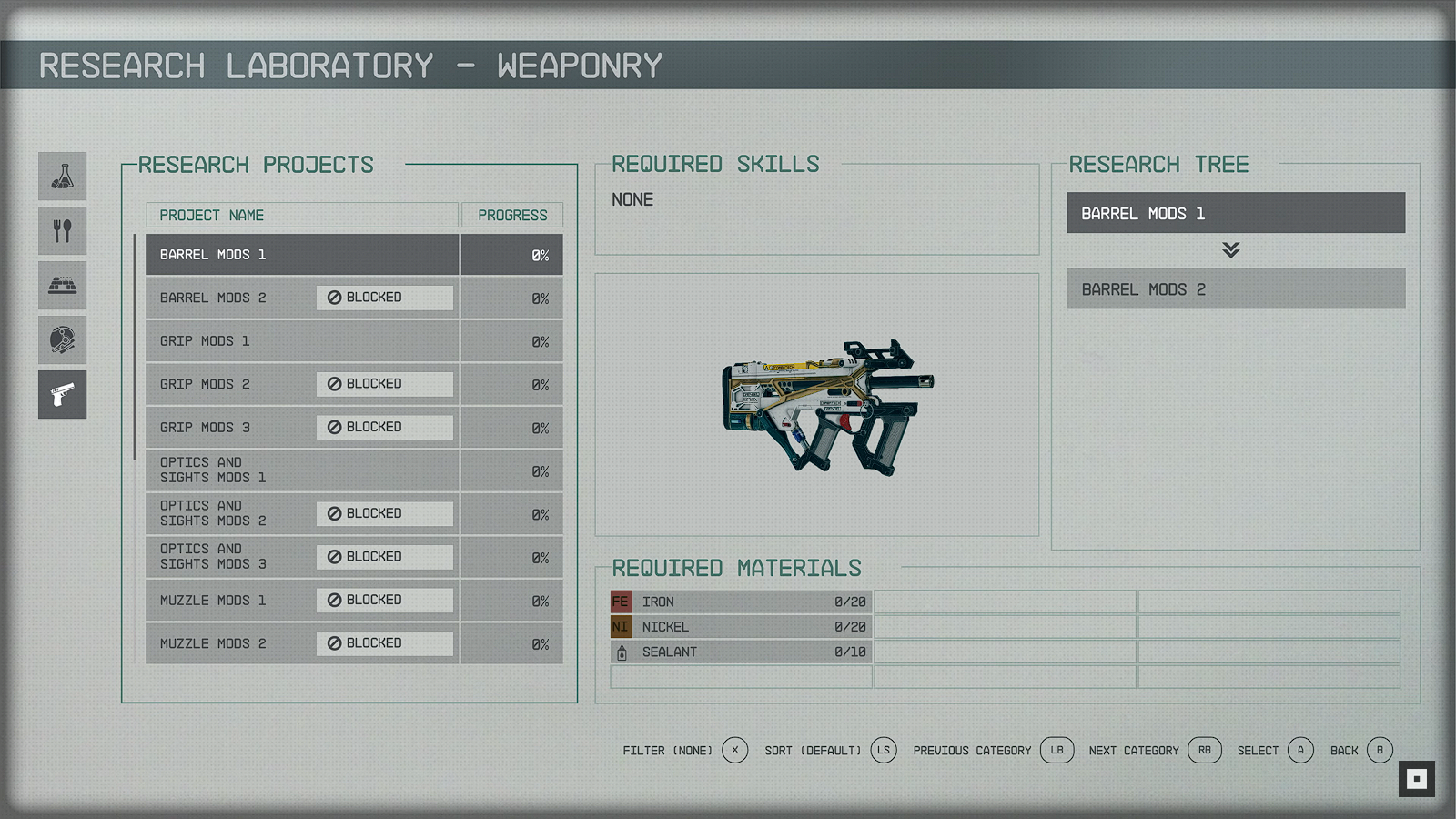Click the Progress column header
1456x819 pixels.
[x=512, y=216]
